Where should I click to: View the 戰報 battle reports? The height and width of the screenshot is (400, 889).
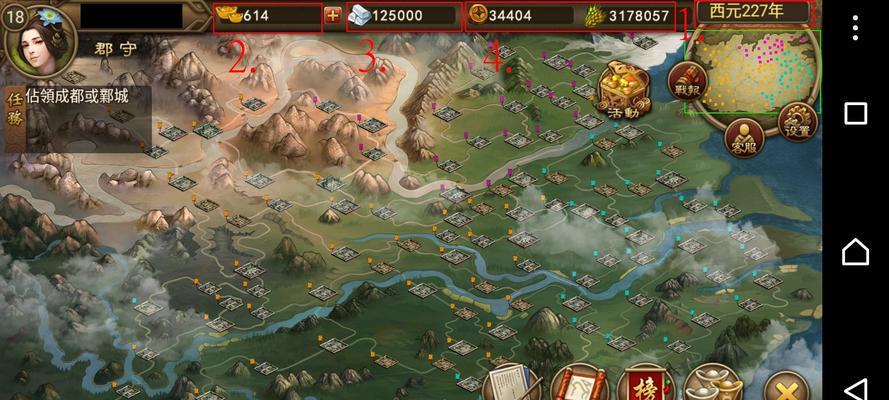click(687, 80)
